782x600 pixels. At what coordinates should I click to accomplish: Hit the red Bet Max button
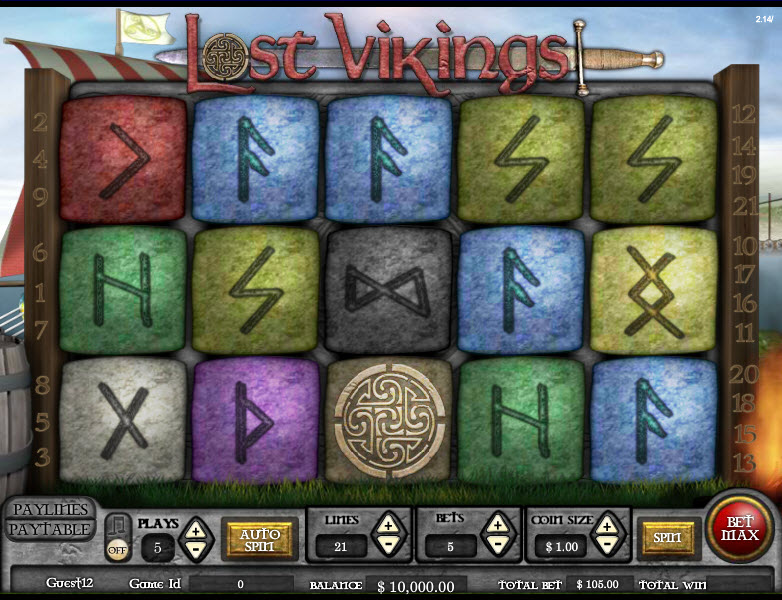click(x=740, y=527)
